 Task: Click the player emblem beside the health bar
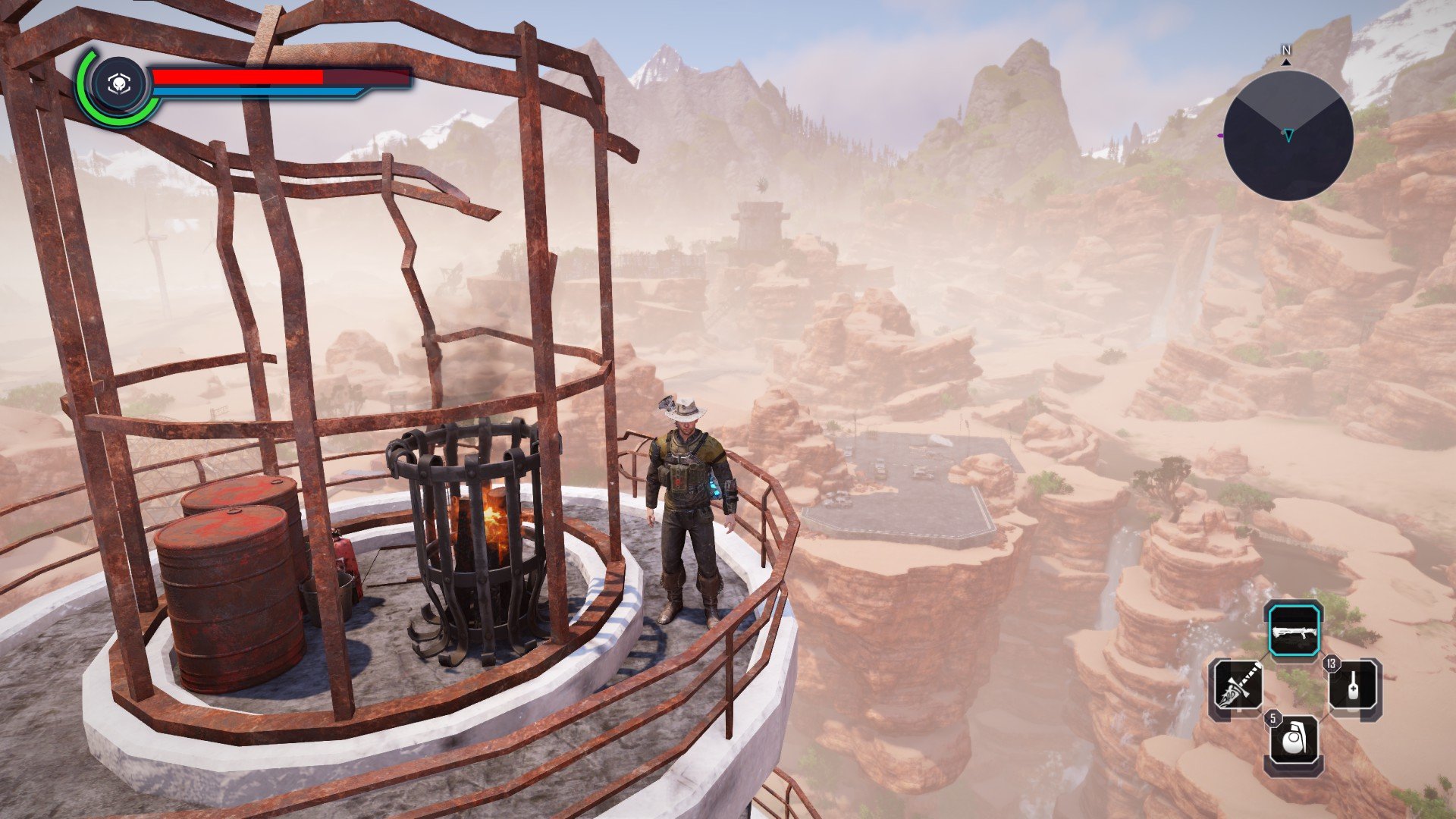coord(118,84)
